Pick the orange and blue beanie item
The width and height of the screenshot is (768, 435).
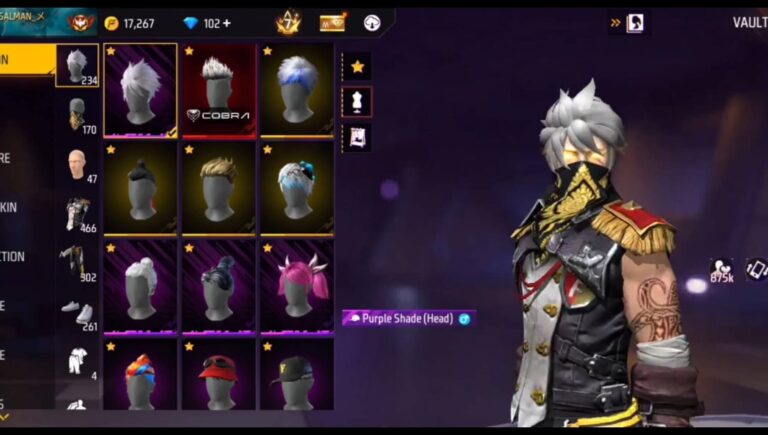tap(140, 376)
